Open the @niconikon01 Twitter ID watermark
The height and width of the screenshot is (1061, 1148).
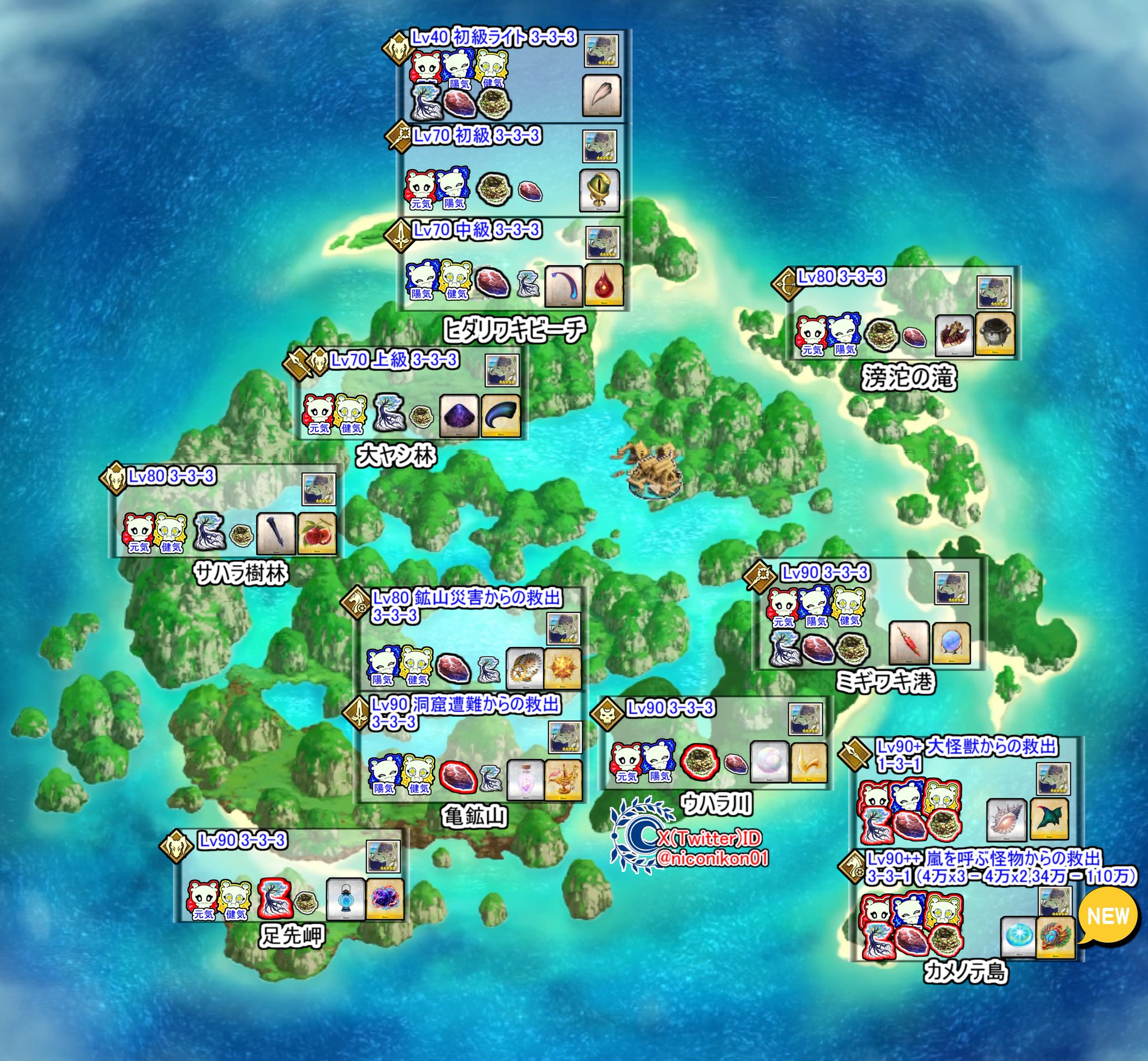[x=712, y=859]
